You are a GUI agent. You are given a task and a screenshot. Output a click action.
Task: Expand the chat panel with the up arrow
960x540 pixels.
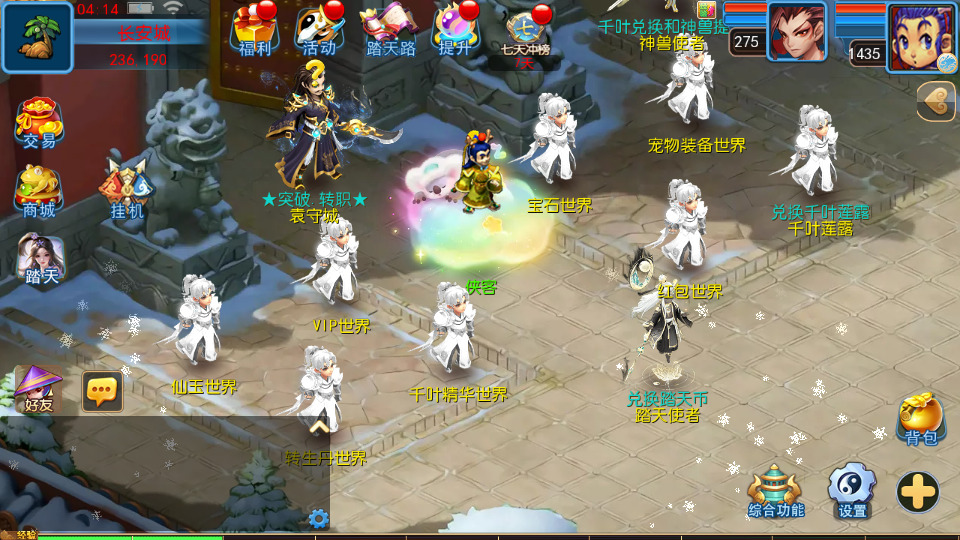pyautogui.click(x=318, y=427)
